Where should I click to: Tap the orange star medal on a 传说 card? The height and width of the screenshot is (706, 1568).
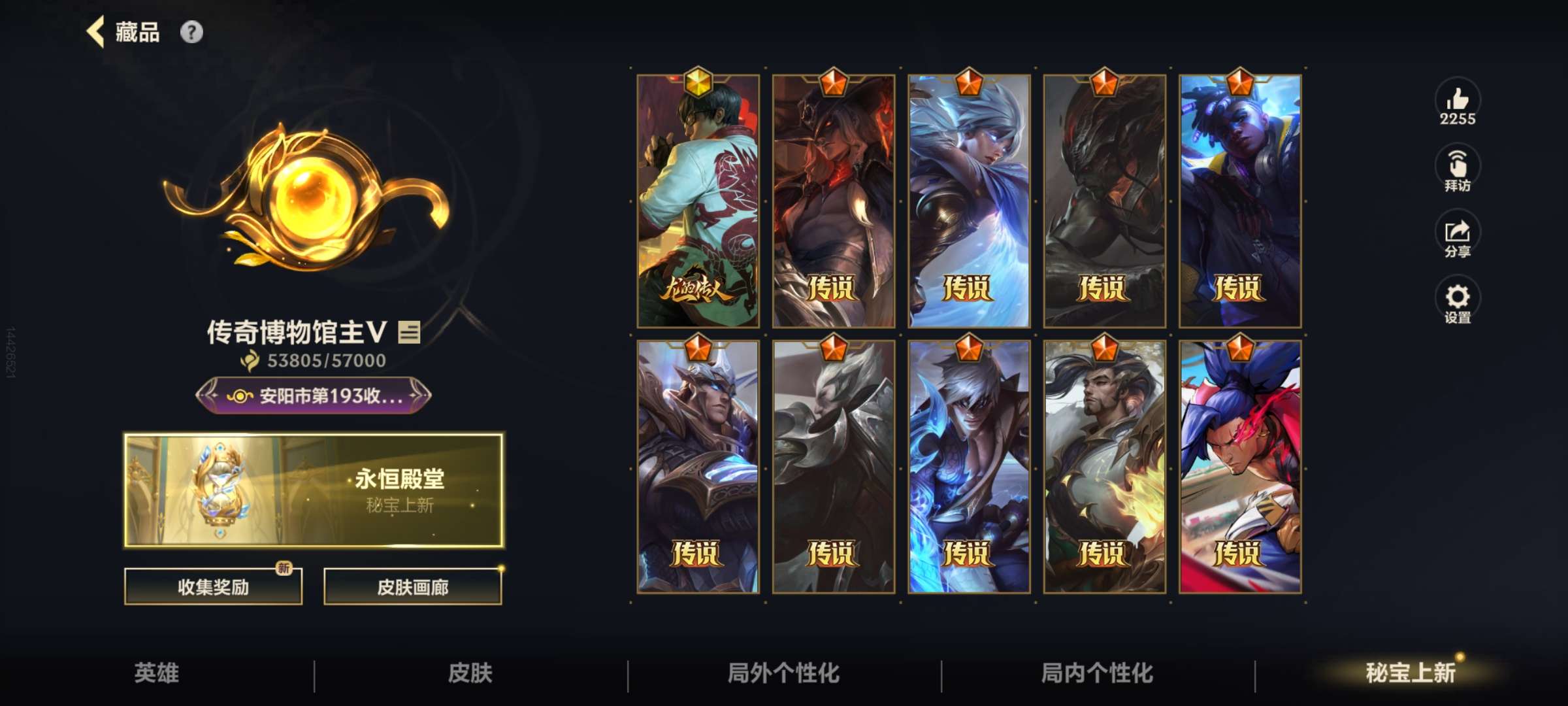click(834, 83)
